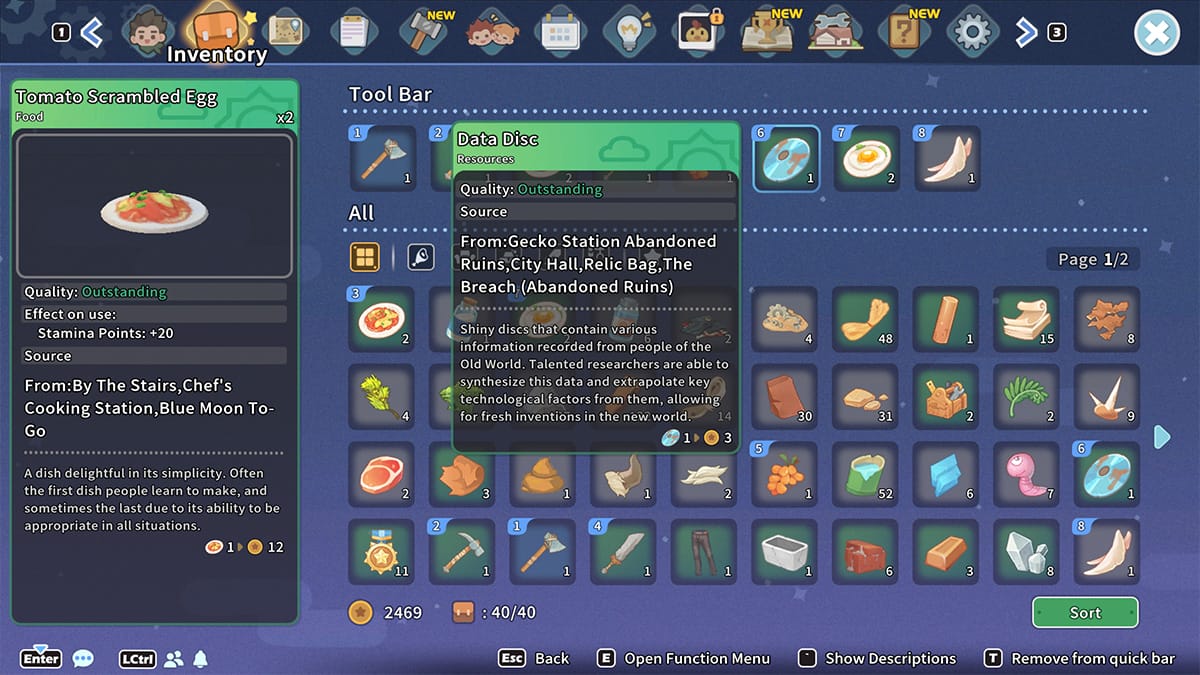Go to the next inventory page arrow
1200x675 pixels.
click(x=1161, y=437)
